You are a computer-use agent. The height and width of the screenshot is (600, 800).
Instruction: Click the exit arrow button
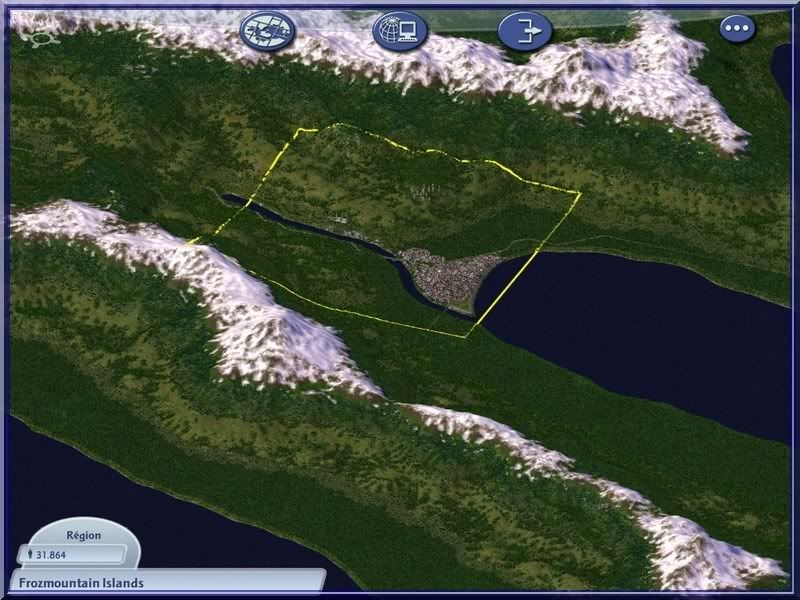(x=525, y=31)
